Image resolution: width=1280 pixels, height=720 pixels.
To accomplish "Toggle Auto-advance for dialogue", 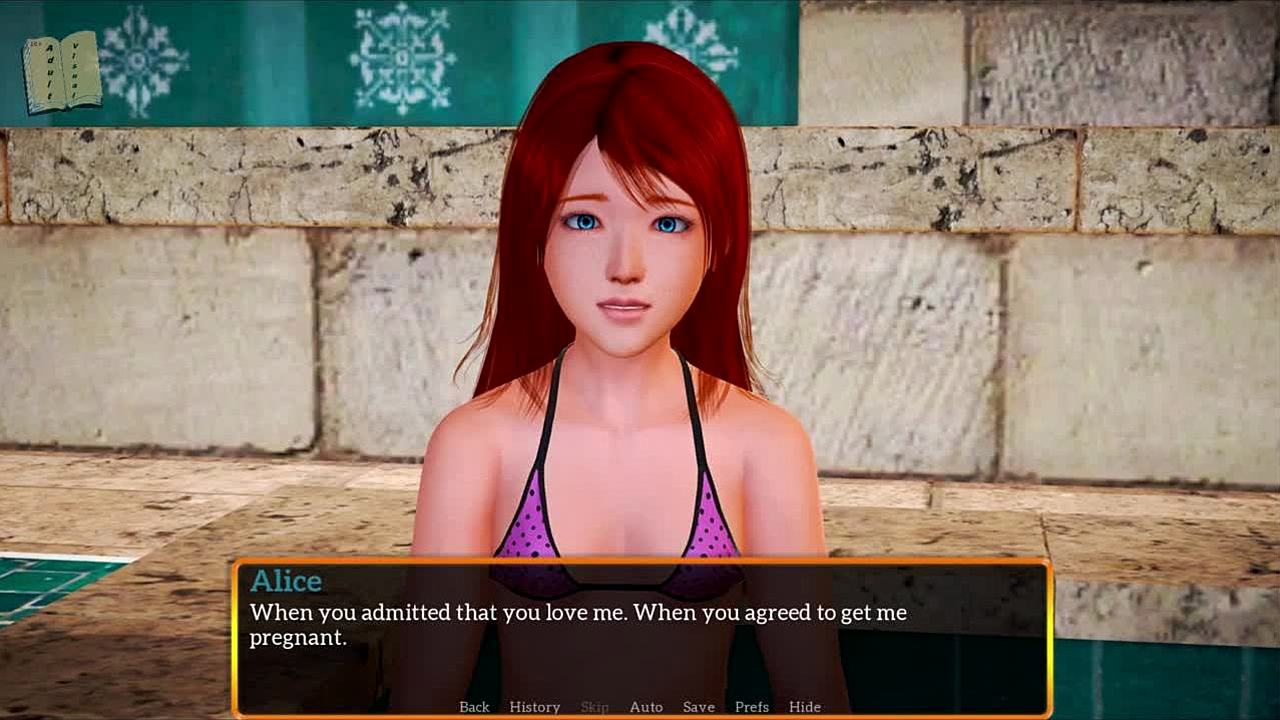I will tap(646, 707).
